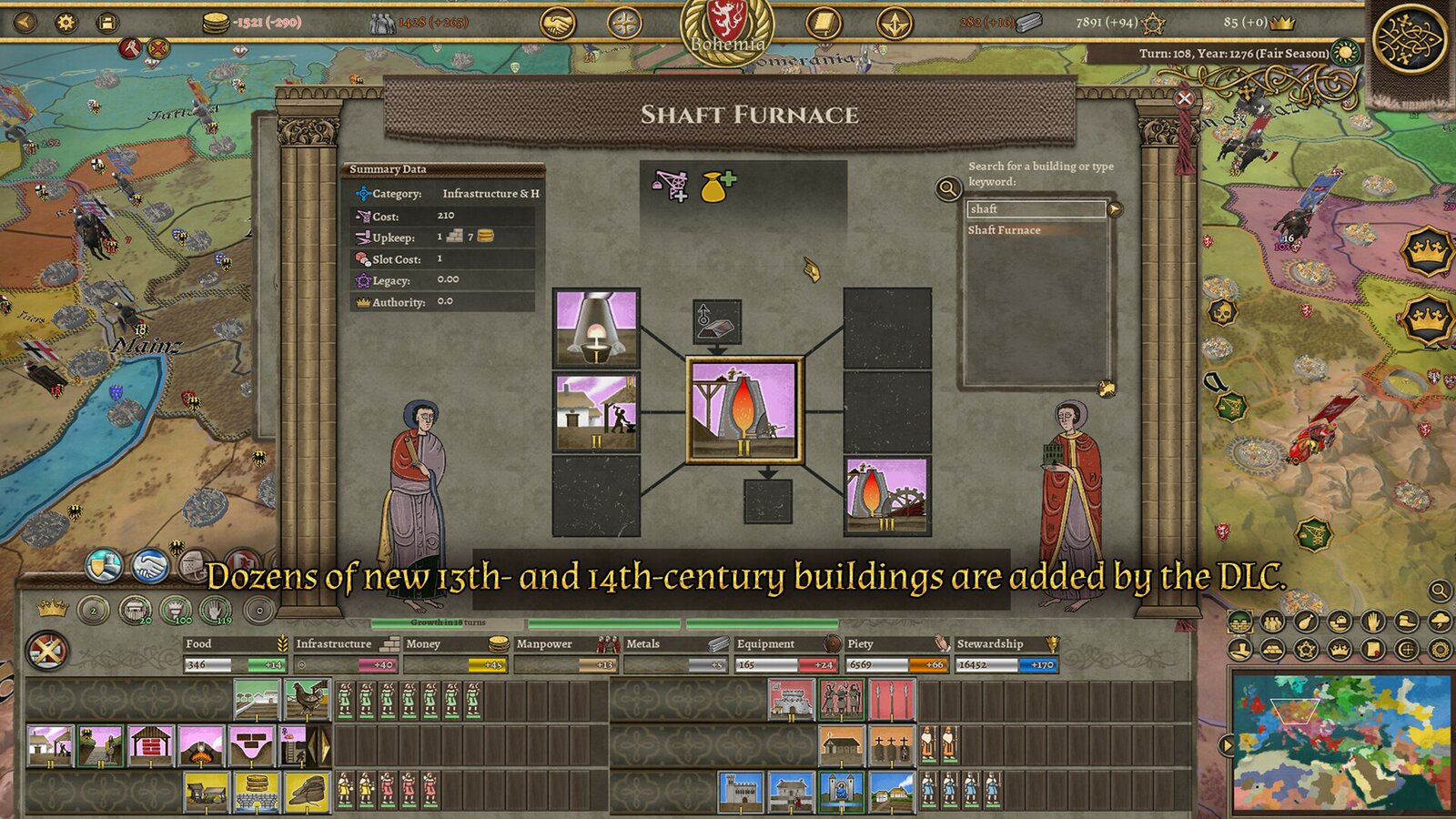Image resolution: width=1456 pixels, height=819 pixels.
Task: Click the gold coins treasury icon
Action: (x=216, y=23)
